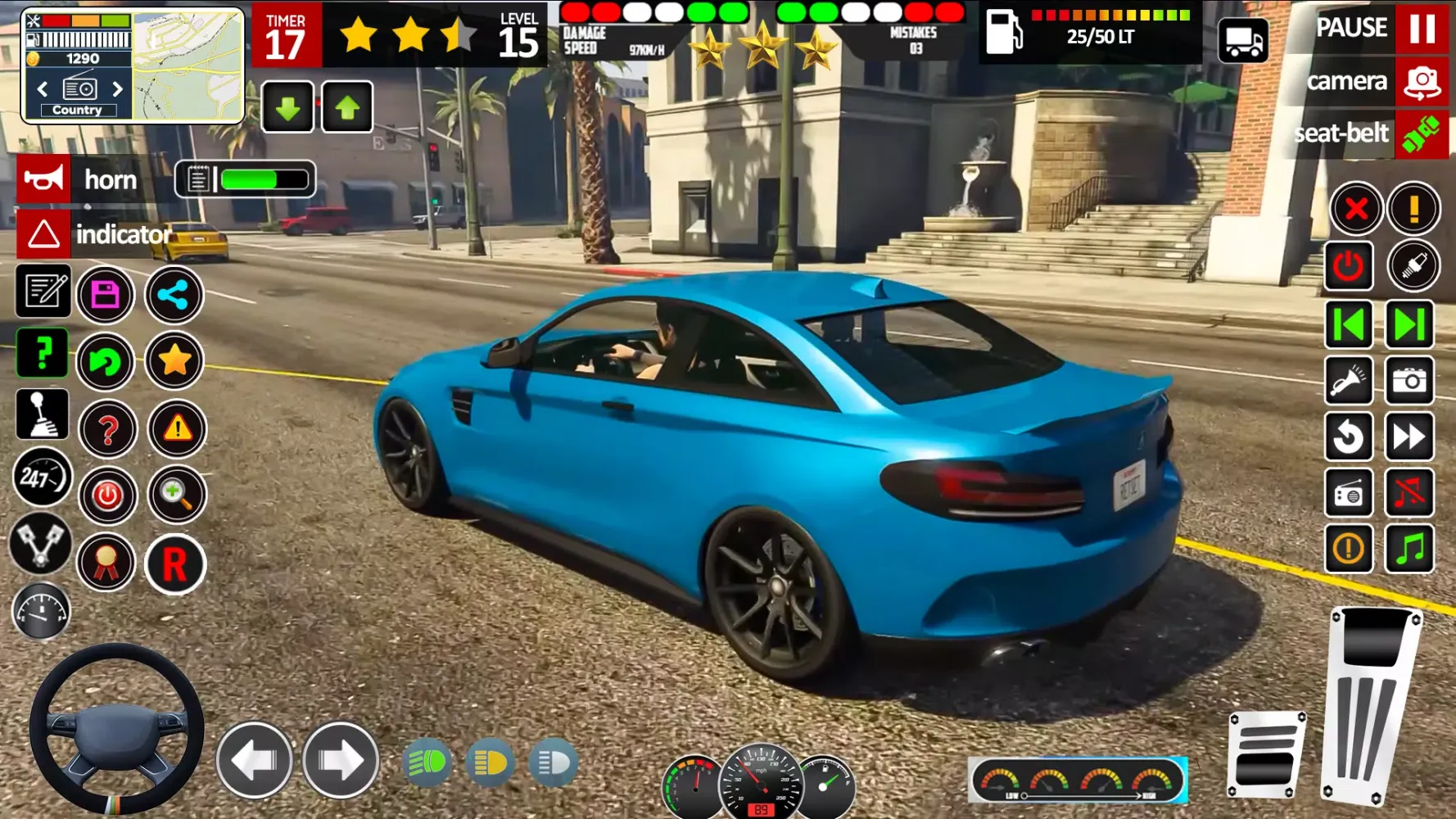Click the green down arrow button
Viewport: 1456px width, 819px height.
(x=287, y=107)
